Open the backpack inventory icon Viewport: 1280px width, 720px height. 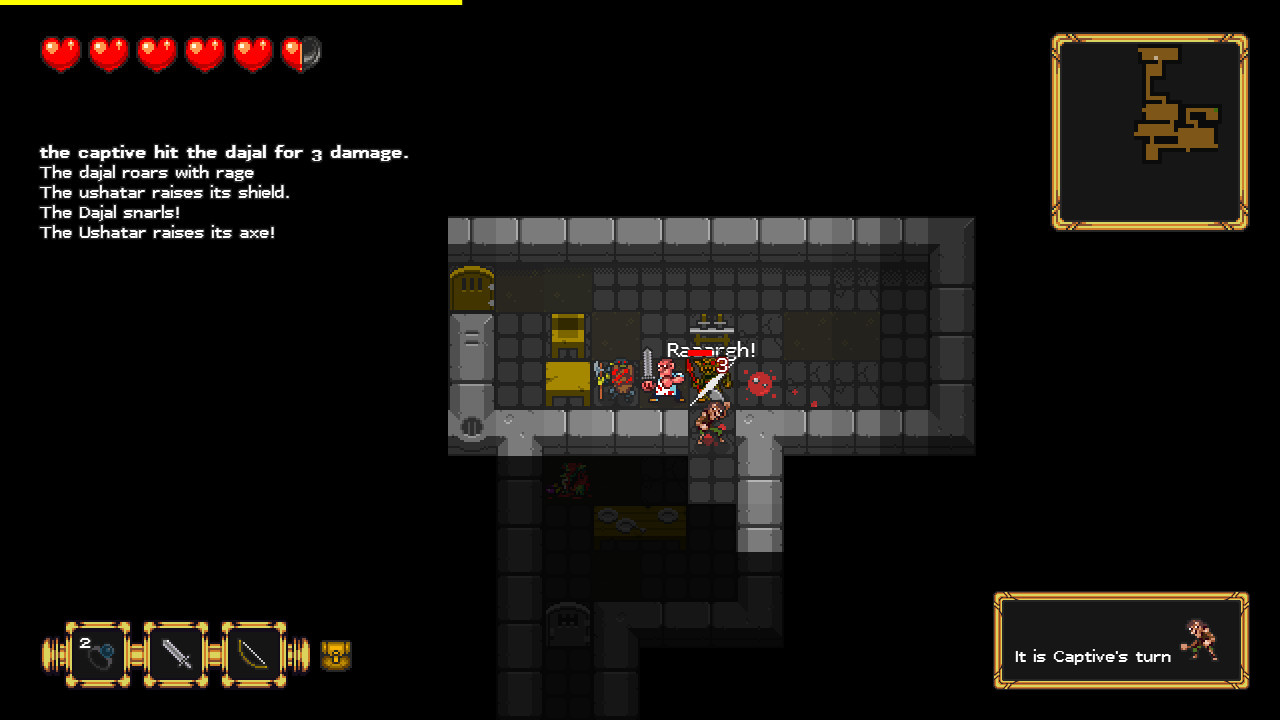point(335,654)
